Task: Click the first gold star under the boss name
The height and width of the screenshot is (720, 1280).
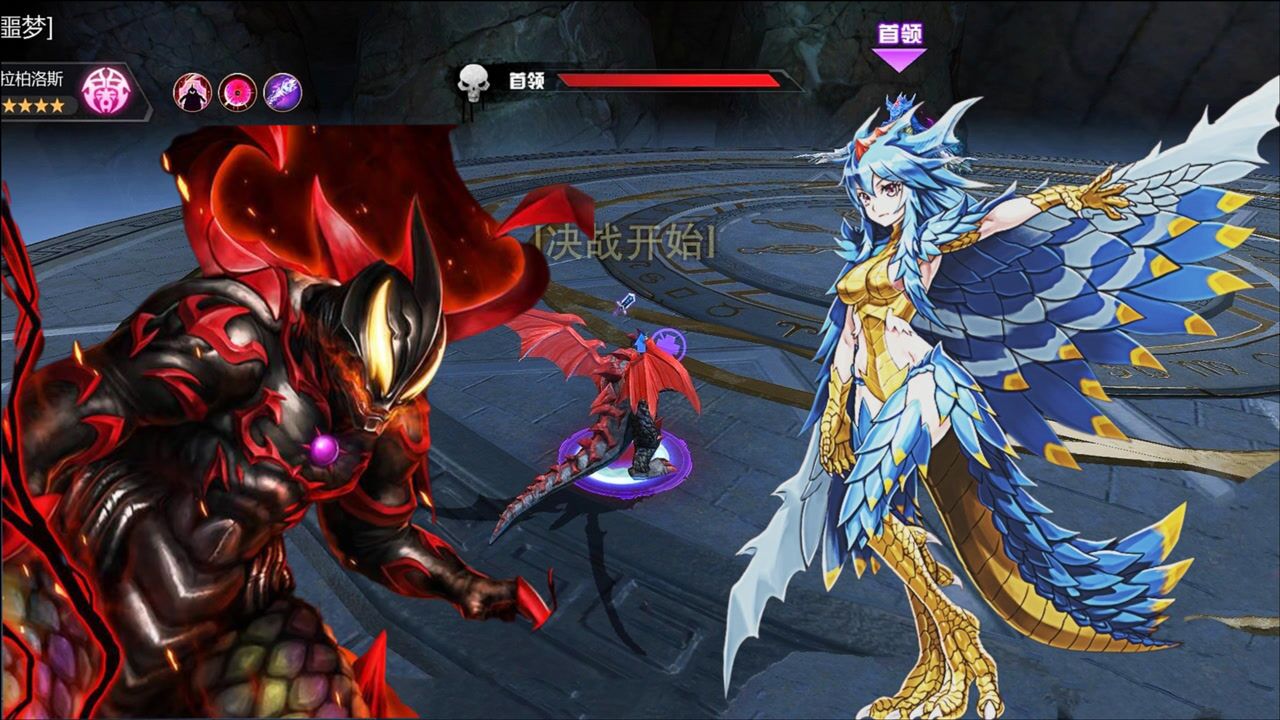Action: click(x=10, y=105)
